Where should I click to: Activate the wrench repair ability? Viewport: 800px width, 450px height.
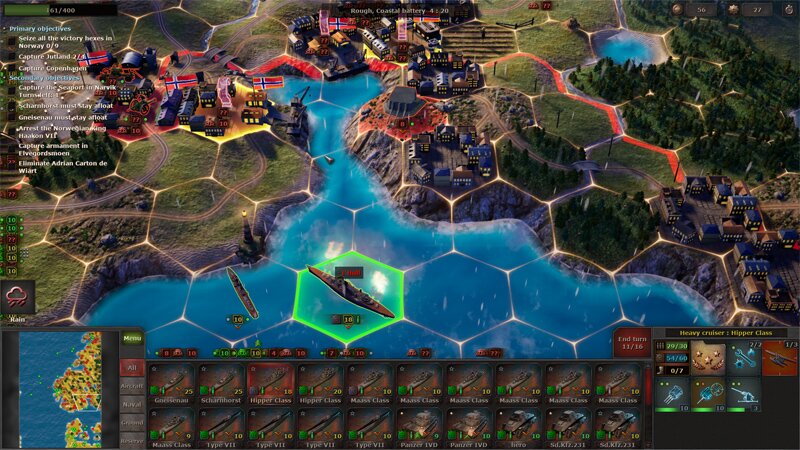click(x=745, y=359)
